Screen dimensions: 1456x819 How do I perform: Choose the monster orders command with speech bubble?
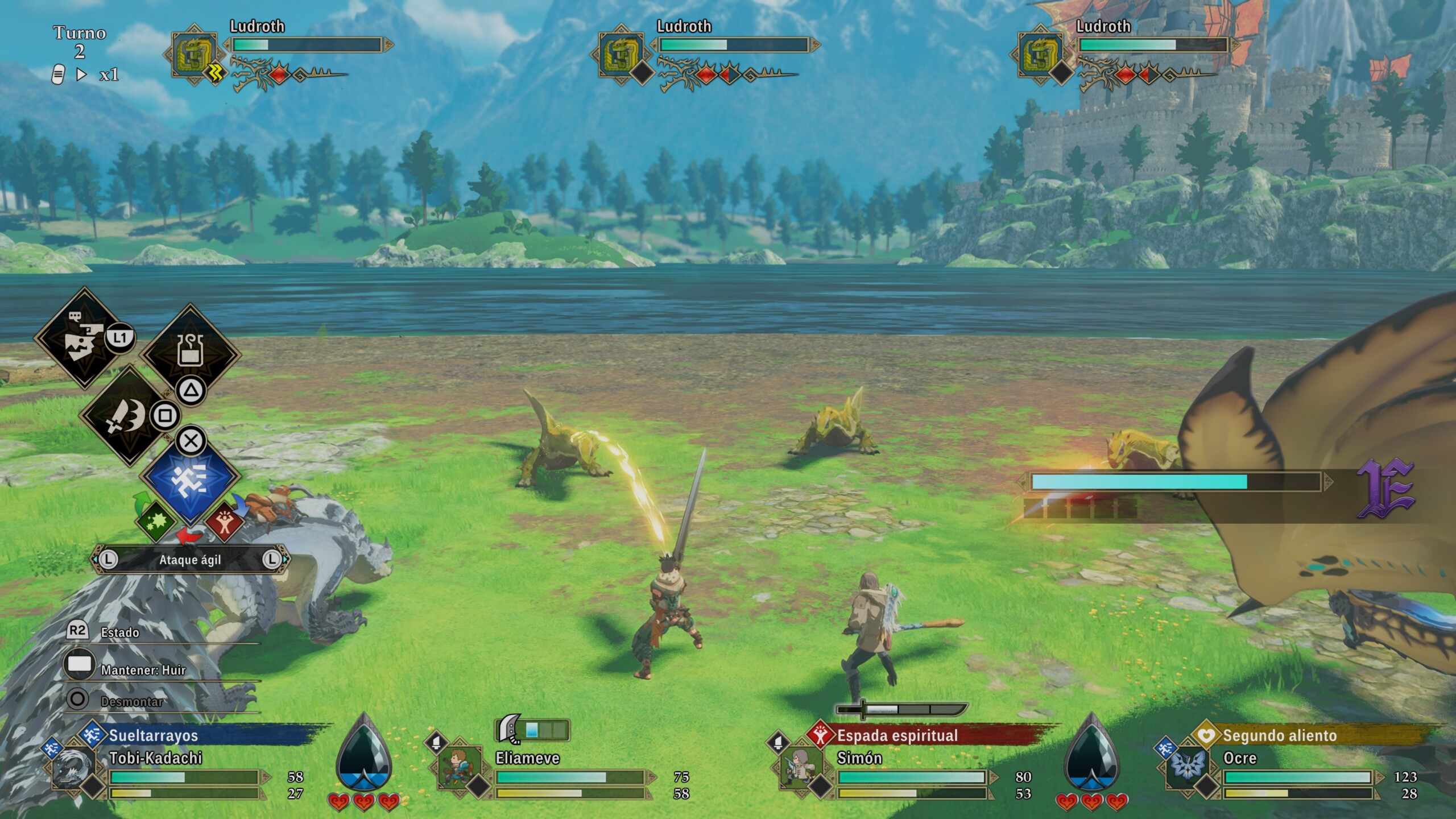(x=83, y=337)
